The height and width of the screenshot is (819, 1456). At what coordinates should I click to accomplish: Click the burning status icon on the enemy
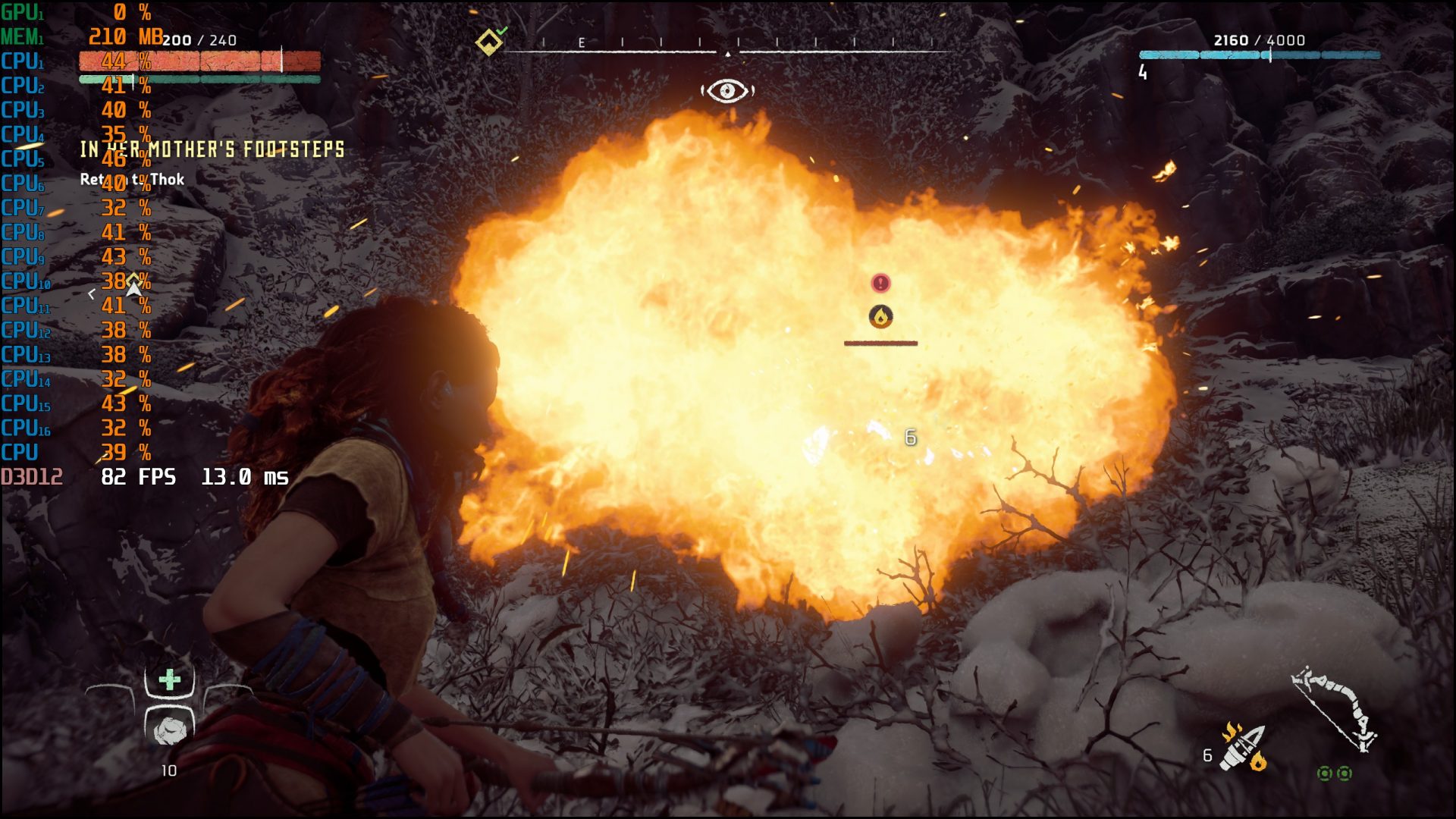tap(880, 316)
